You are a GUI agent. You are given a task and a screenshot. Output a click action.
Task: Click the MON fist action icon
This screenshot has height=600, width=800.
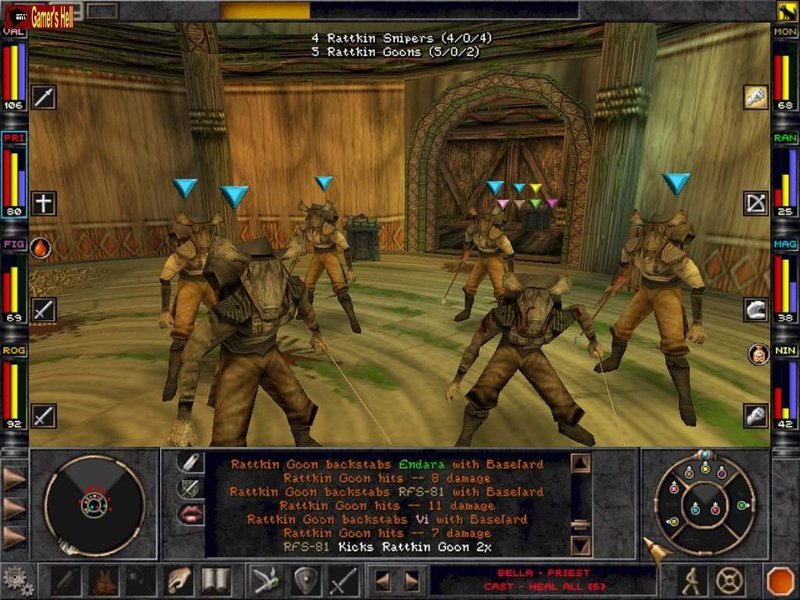(755, 97)
